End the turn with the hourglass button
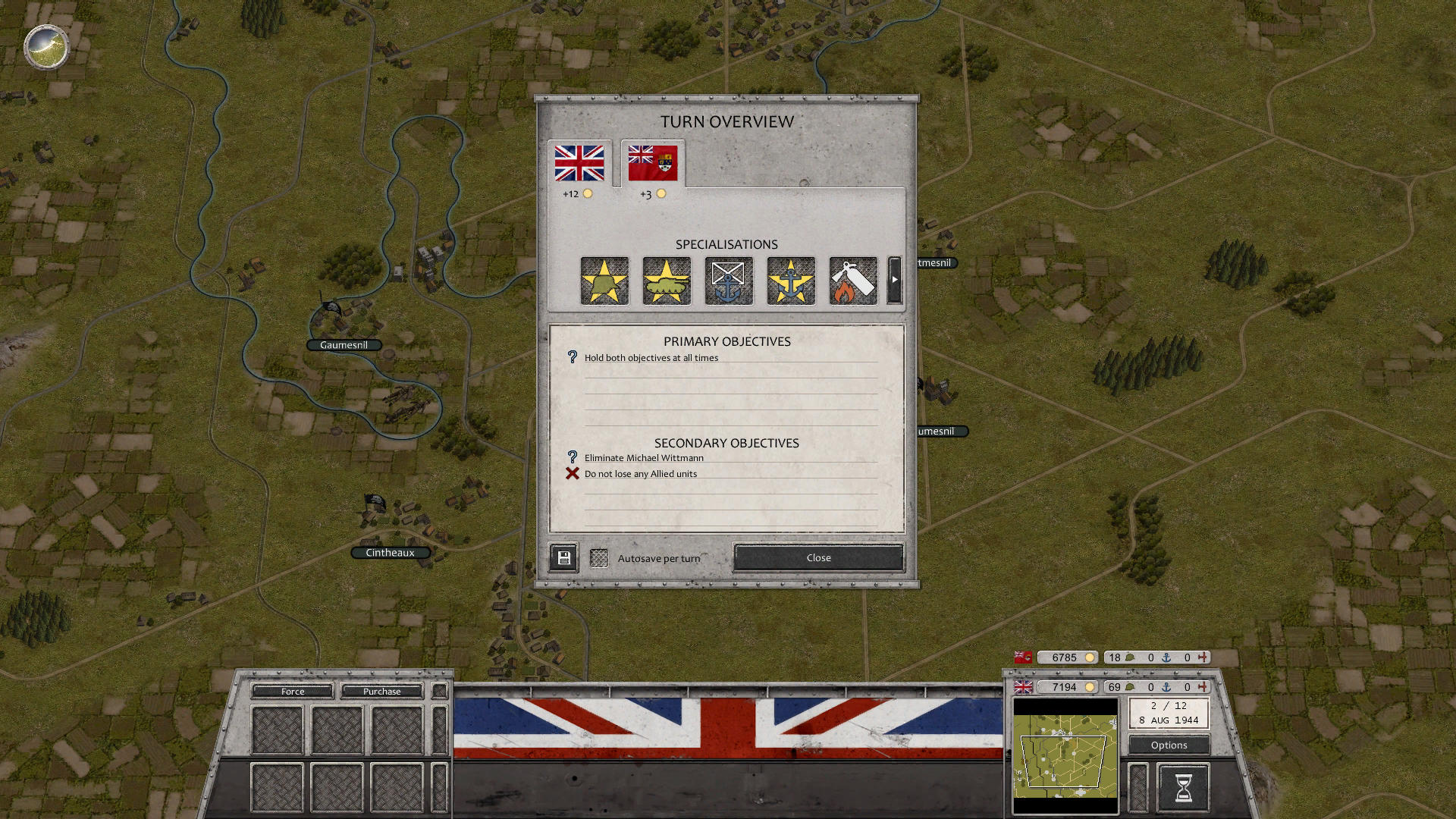 [x=1183, y=787]
